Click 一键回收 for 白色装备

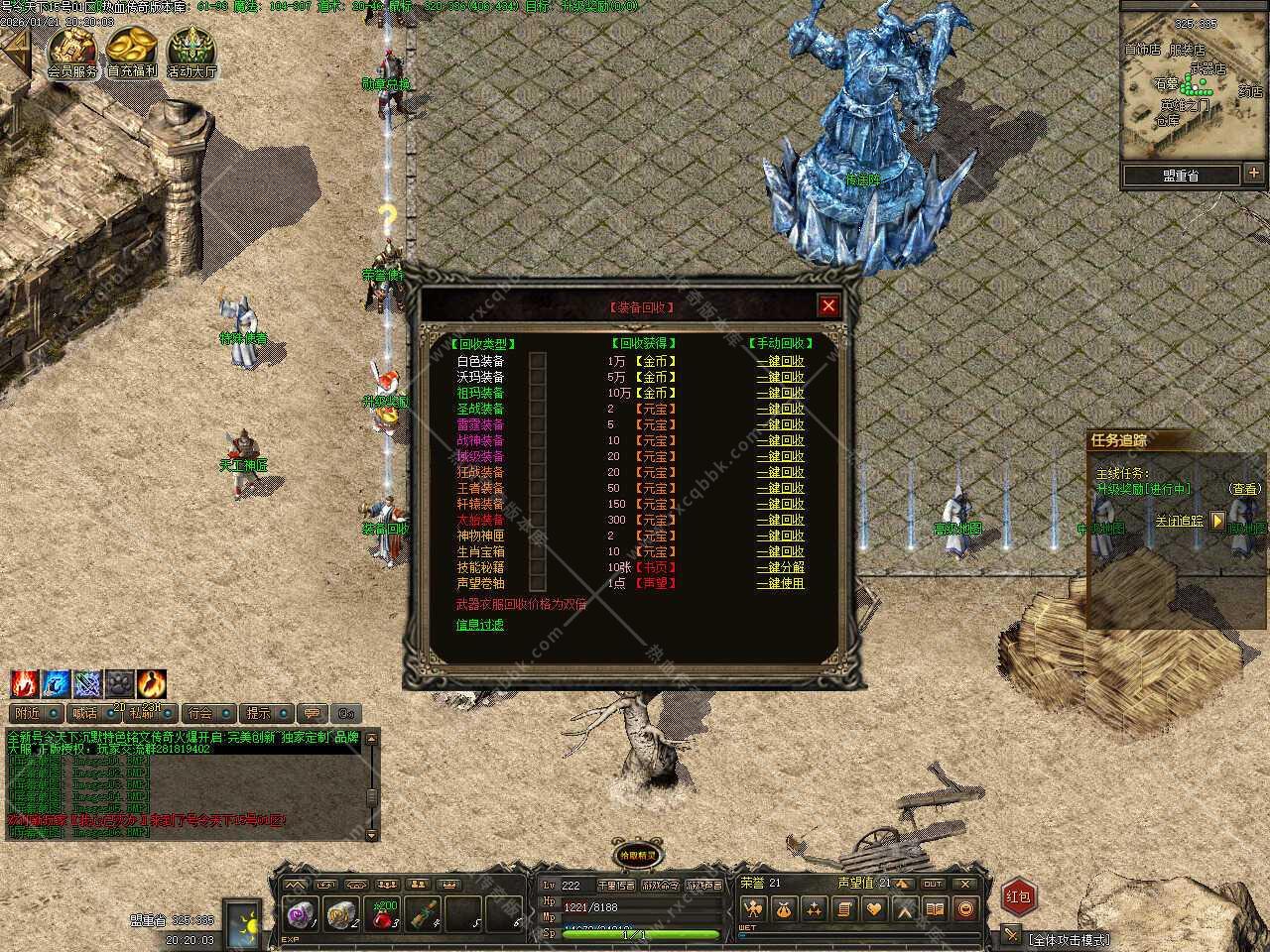coord(780,362)
